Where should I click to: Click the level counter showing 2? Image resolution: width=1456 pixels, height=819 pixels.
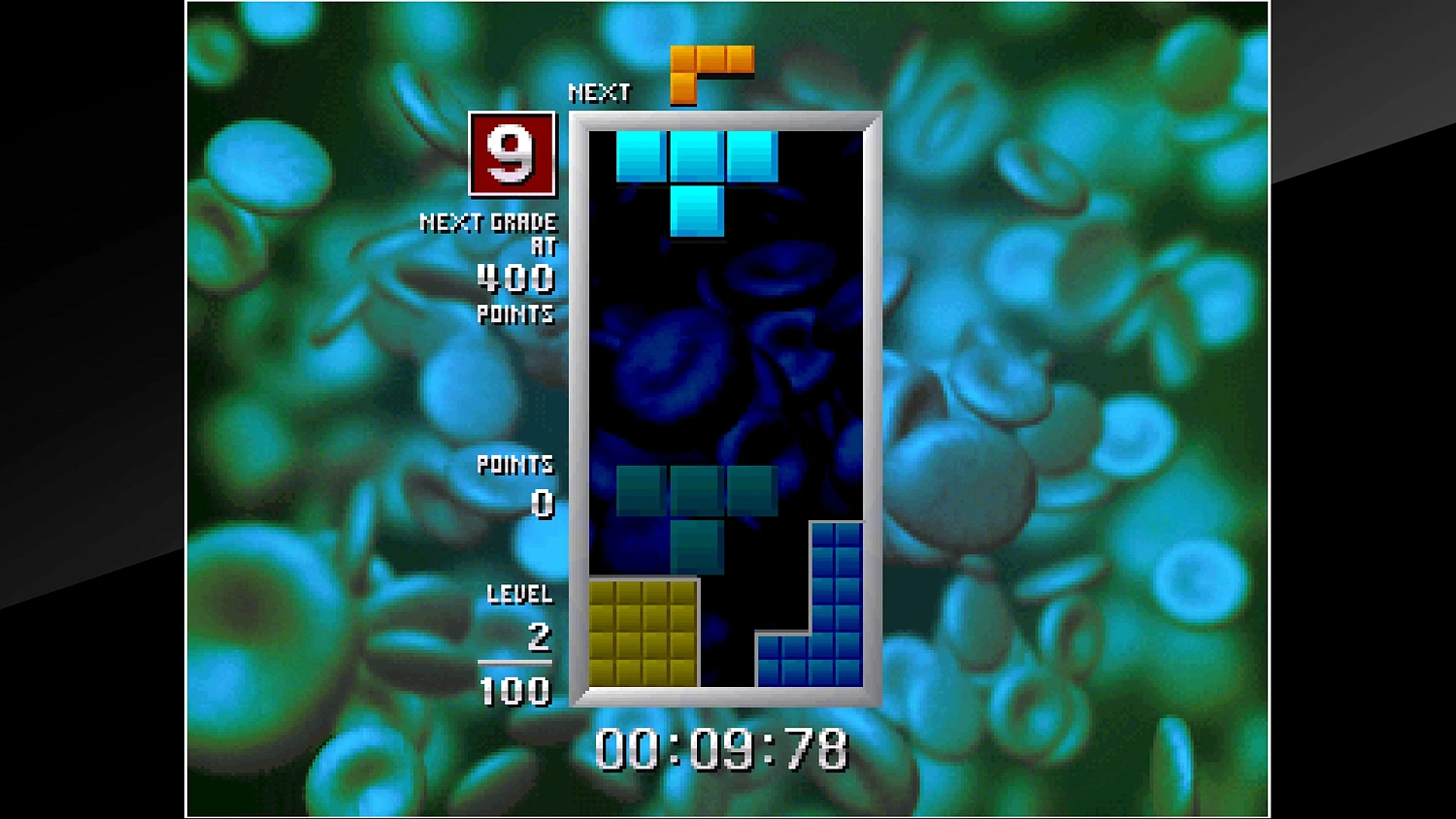click(541, 638)
